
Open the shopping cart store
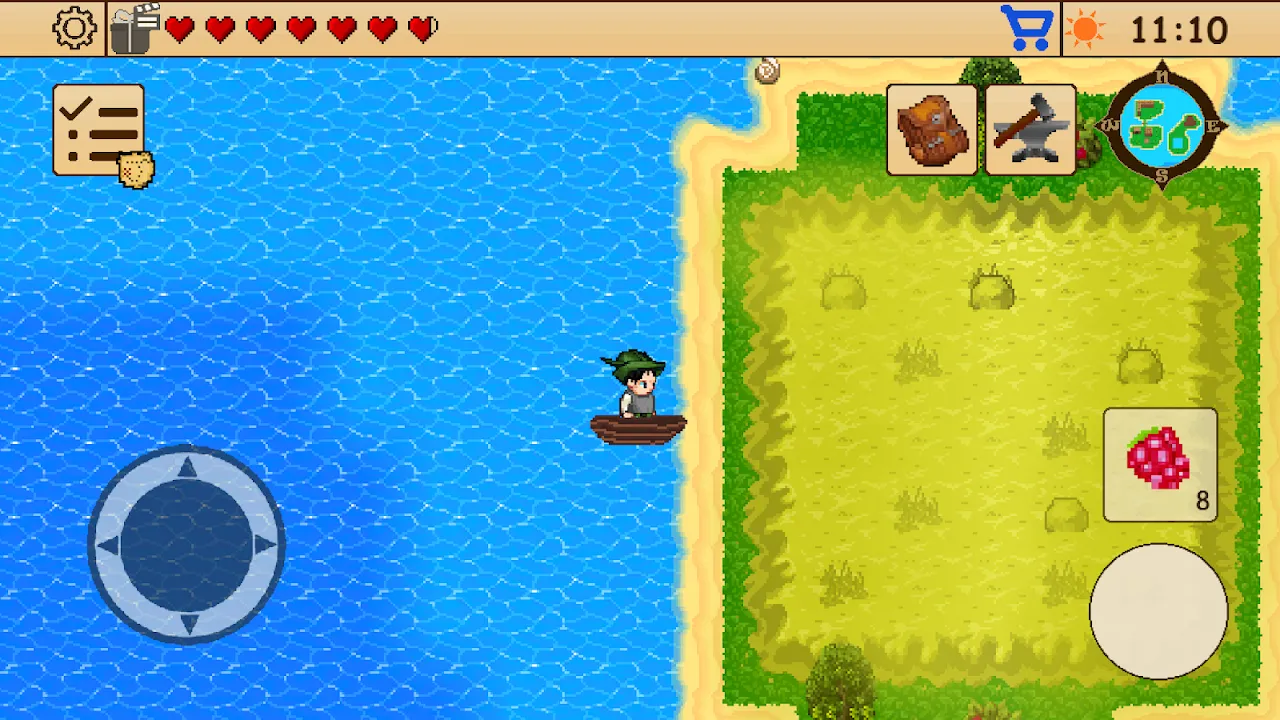coord(1029,27)
